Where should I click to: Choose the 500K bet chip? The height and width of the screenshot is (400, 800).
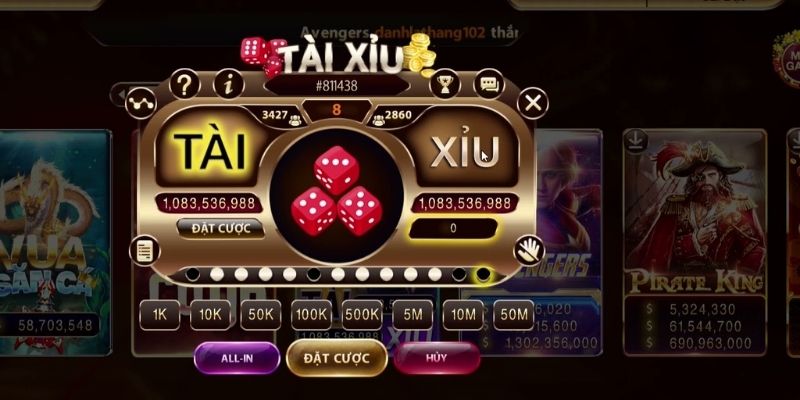362,314
